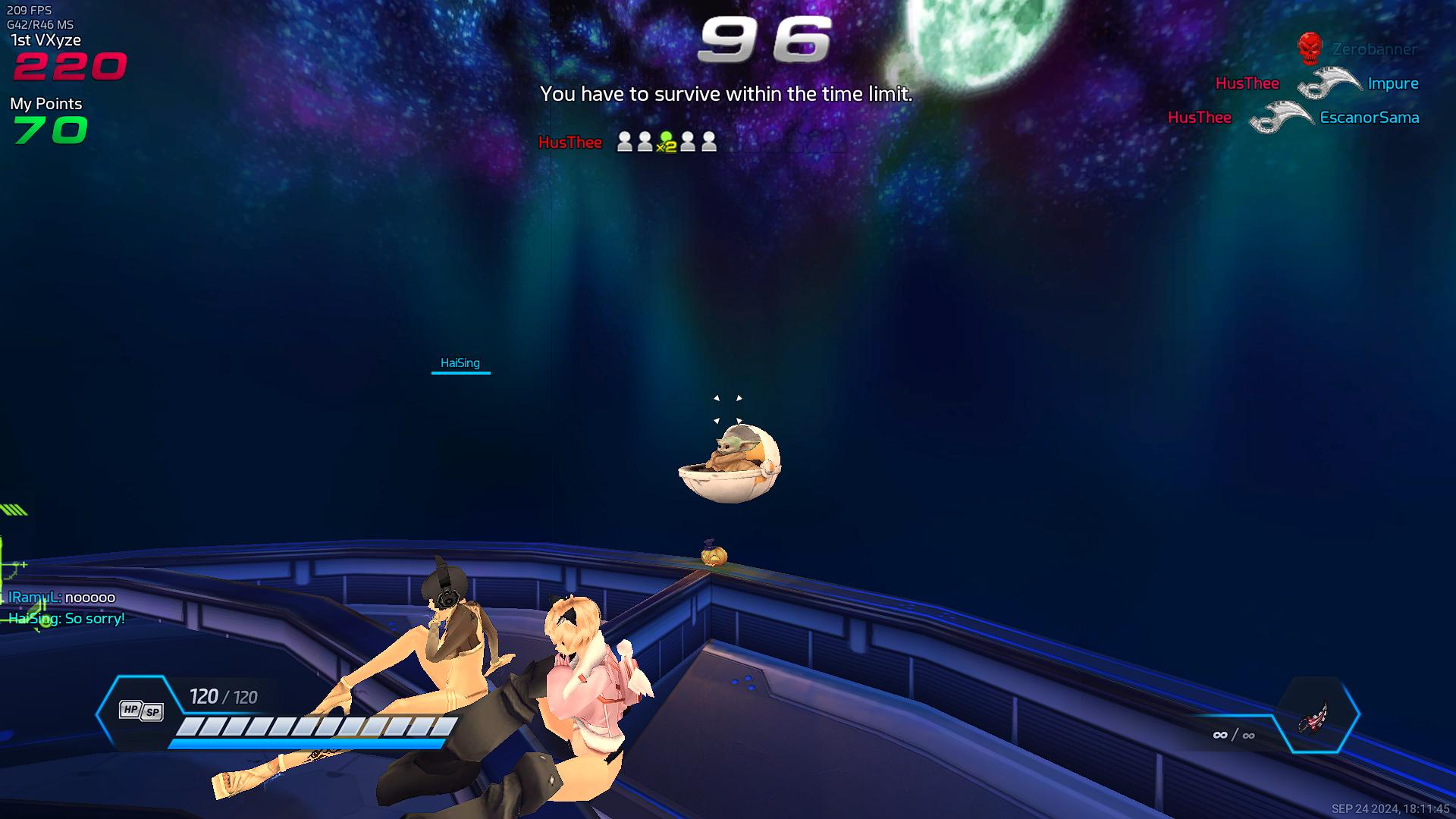
Task: Click the HusThee–Impure kill feed entry
Action: (x=1316, y=83)
